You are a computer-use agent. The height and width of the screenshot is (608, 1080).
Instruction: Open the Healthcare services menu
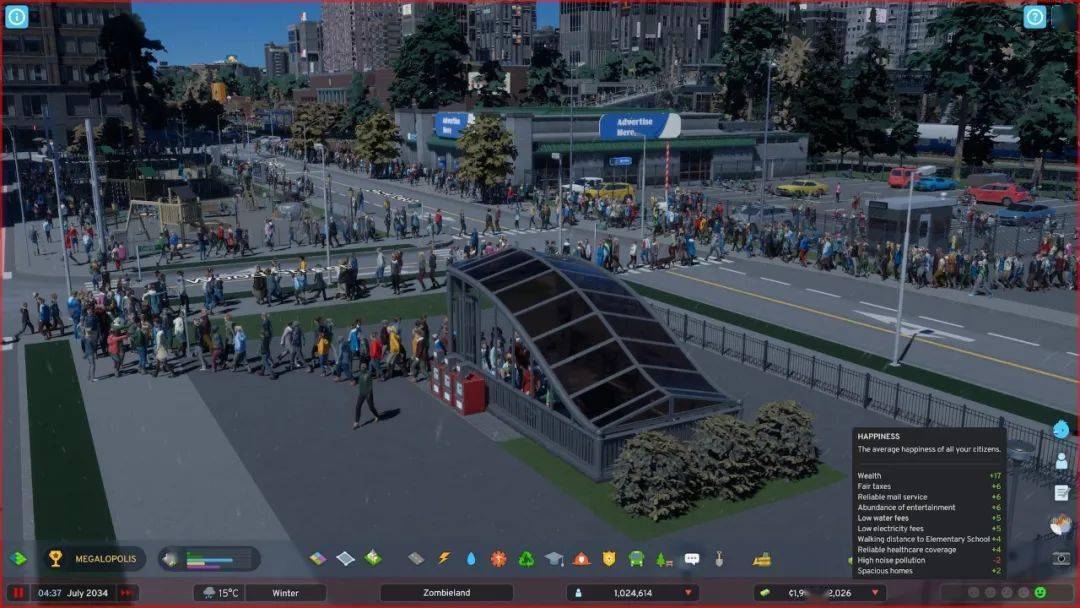[498, 559]
